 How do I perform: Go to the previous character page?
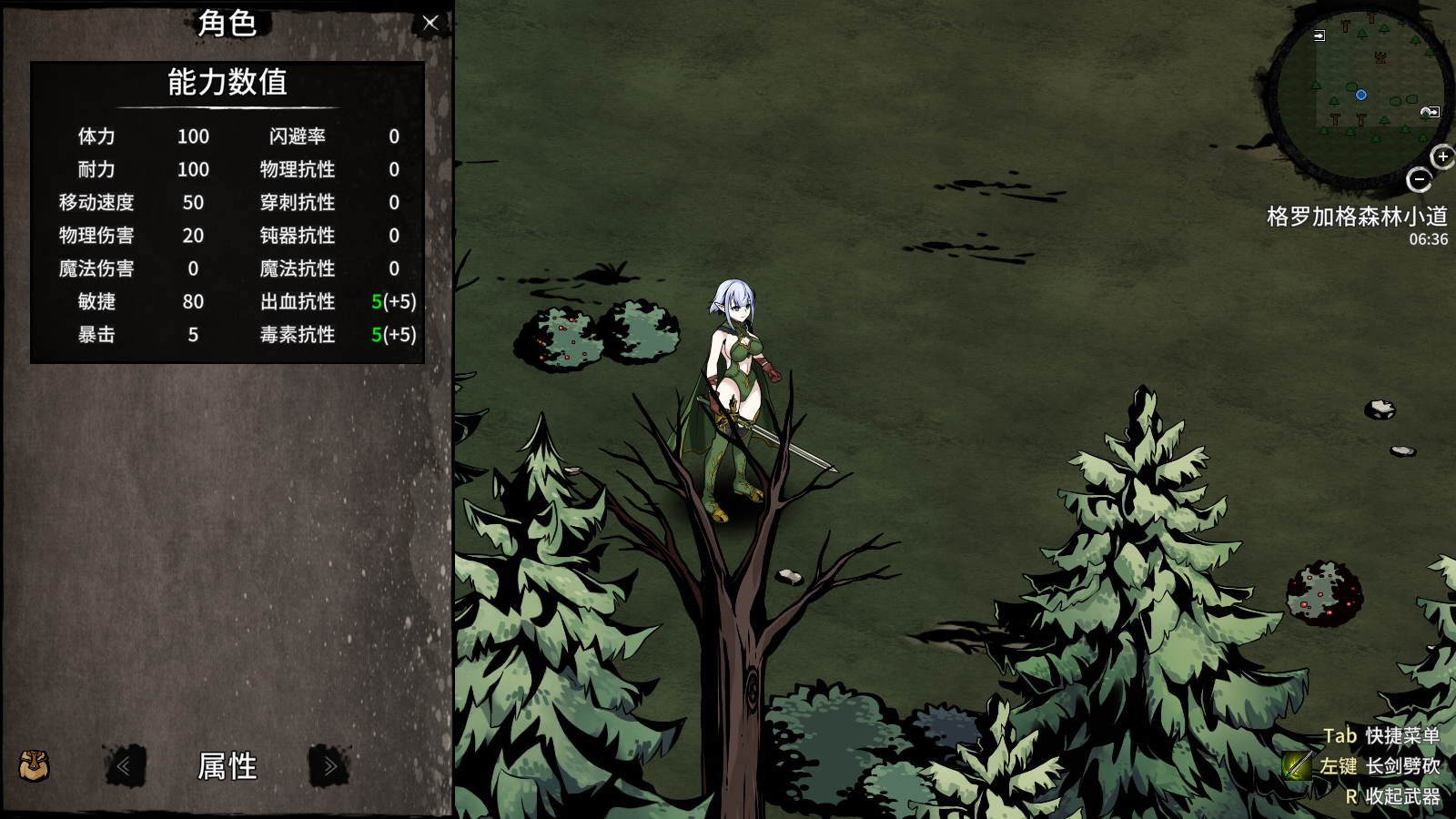click(x=124, y=766)
